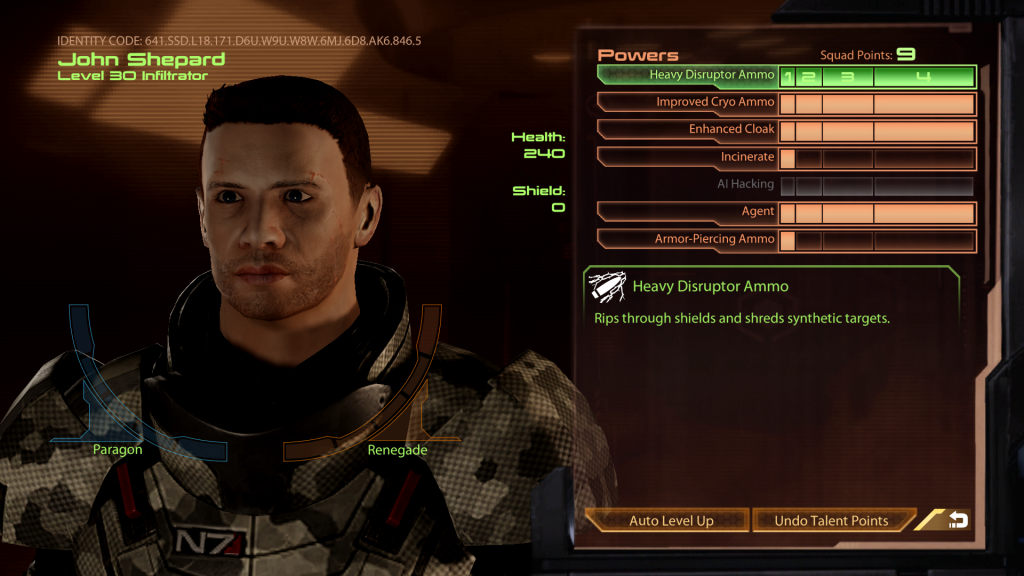Click rank 3 of Heavy Disruptor Ammo
1024x576 pixels.
click(847, 76)
